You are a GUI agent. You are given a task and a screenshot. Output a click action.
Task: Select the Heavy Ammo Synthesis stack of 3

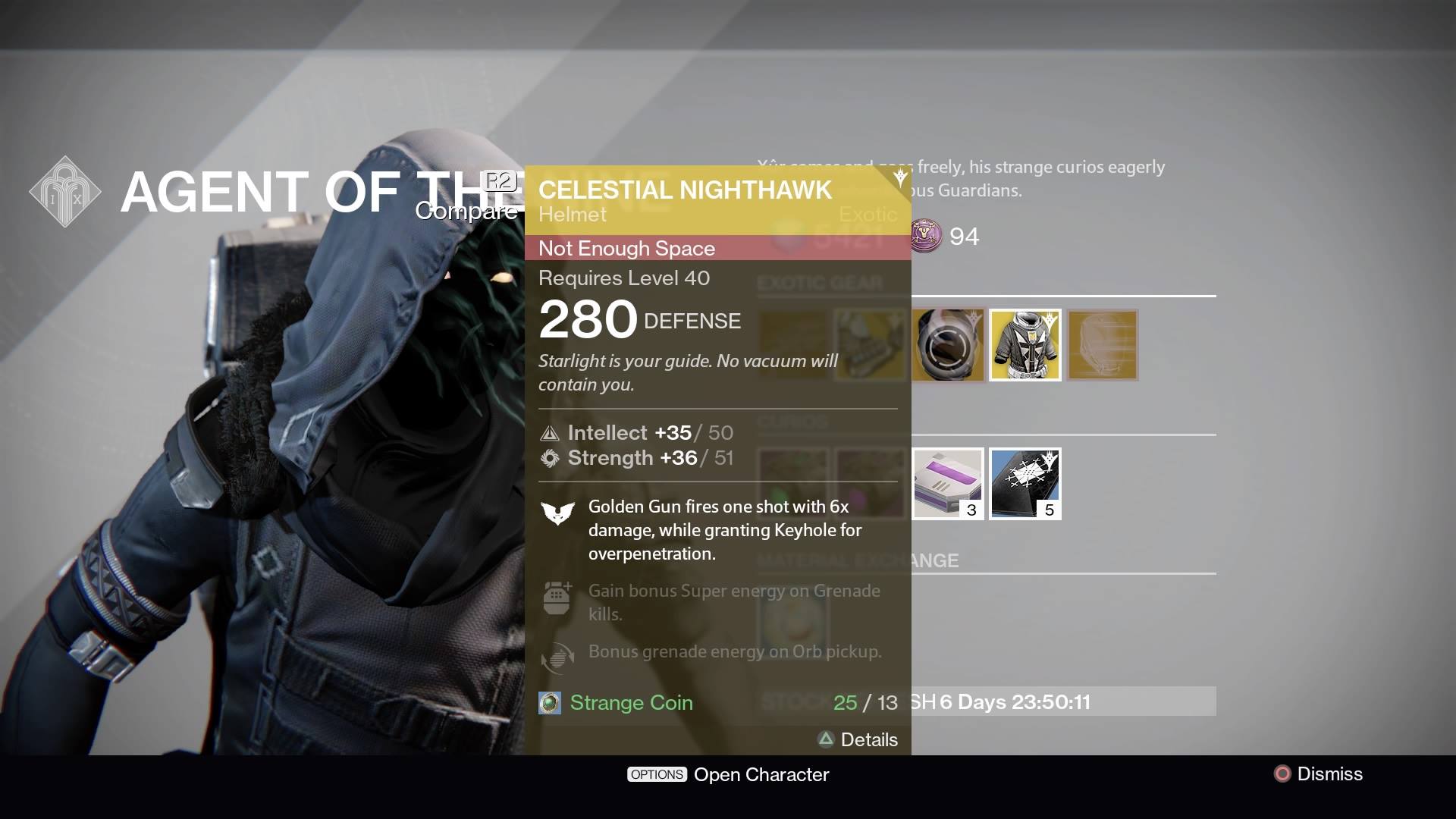point(946,483)
